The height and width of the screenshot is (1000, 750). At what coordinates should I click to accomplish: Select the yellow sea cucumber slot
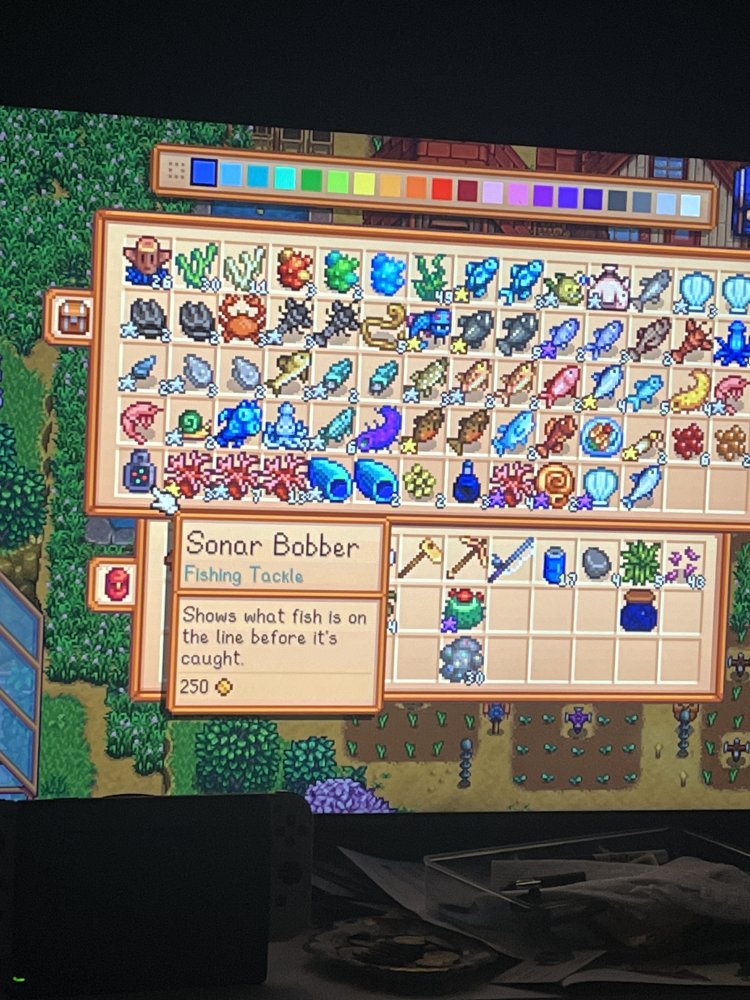690,390
